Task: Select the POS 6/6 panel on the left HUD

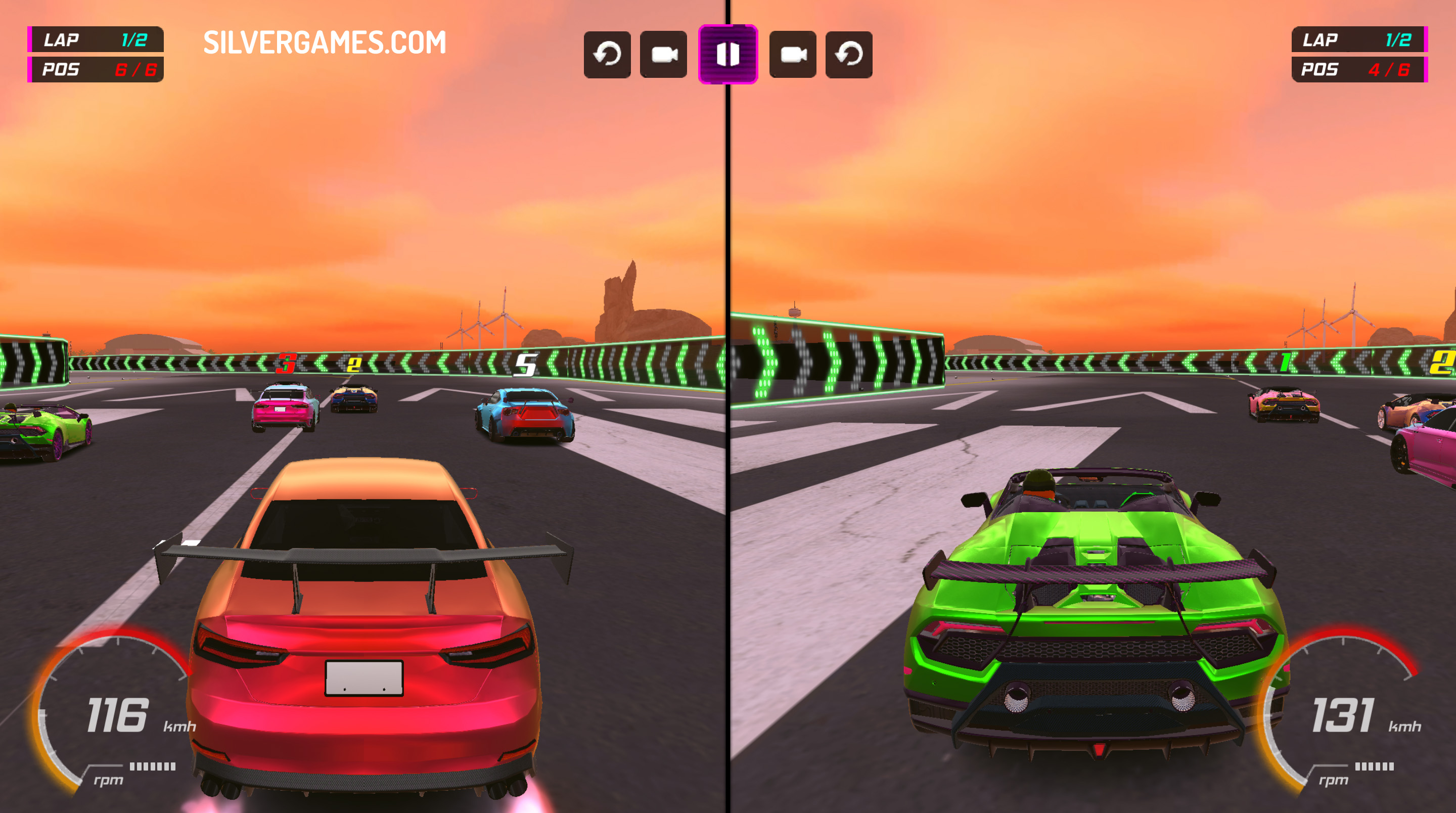Action: click(x=95, y=68)
